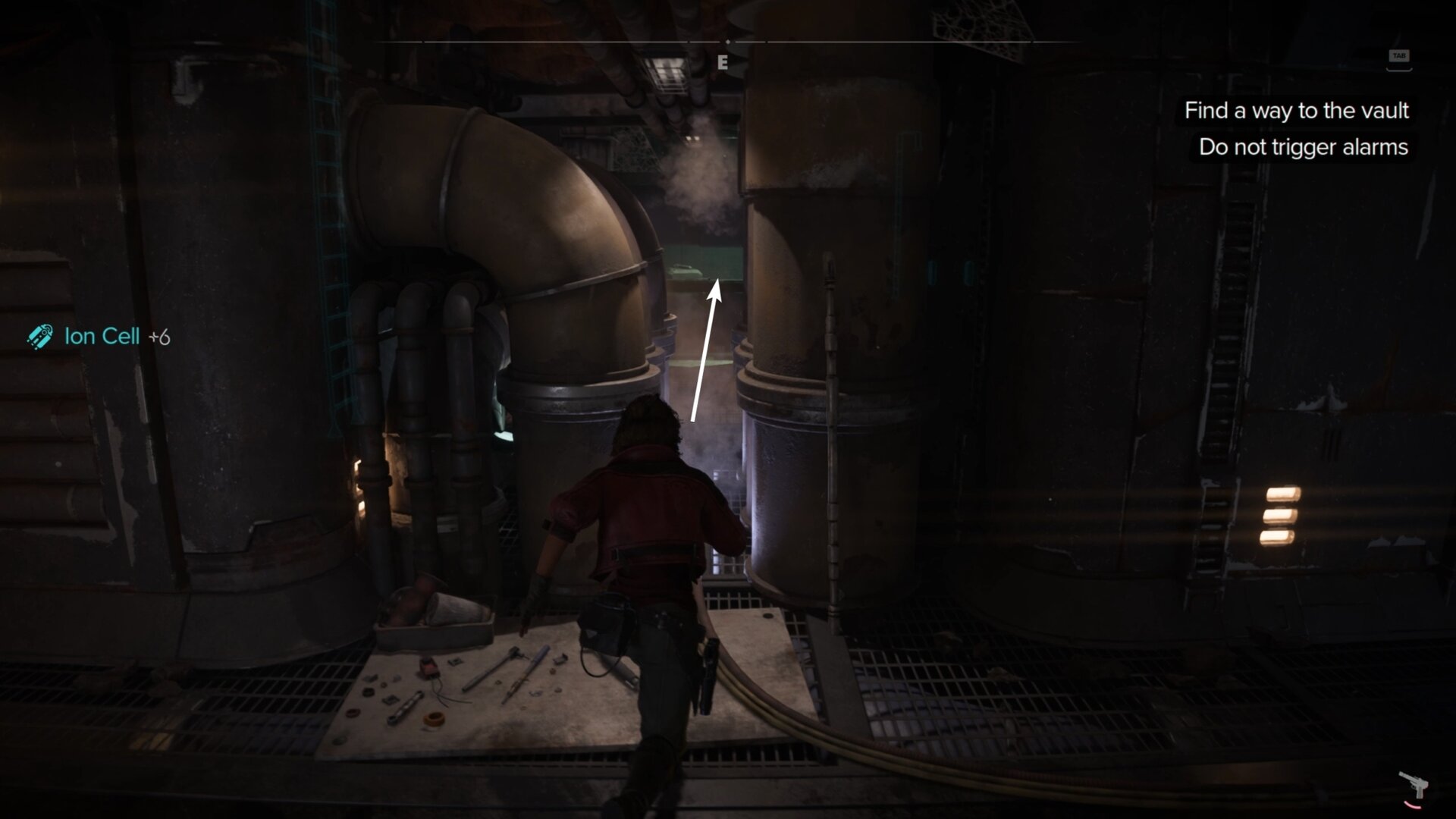Click the compass bar's E heading marker

723,63
